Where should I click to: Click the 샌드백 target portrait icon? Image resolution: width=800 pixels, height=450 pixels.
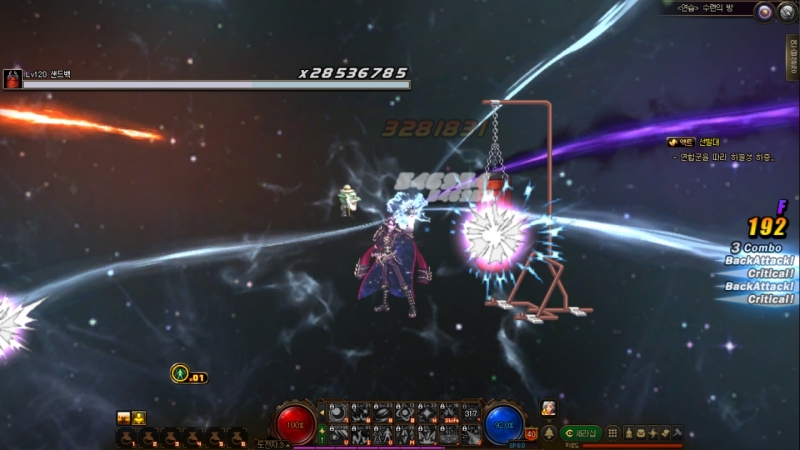(x=12, y=79)
